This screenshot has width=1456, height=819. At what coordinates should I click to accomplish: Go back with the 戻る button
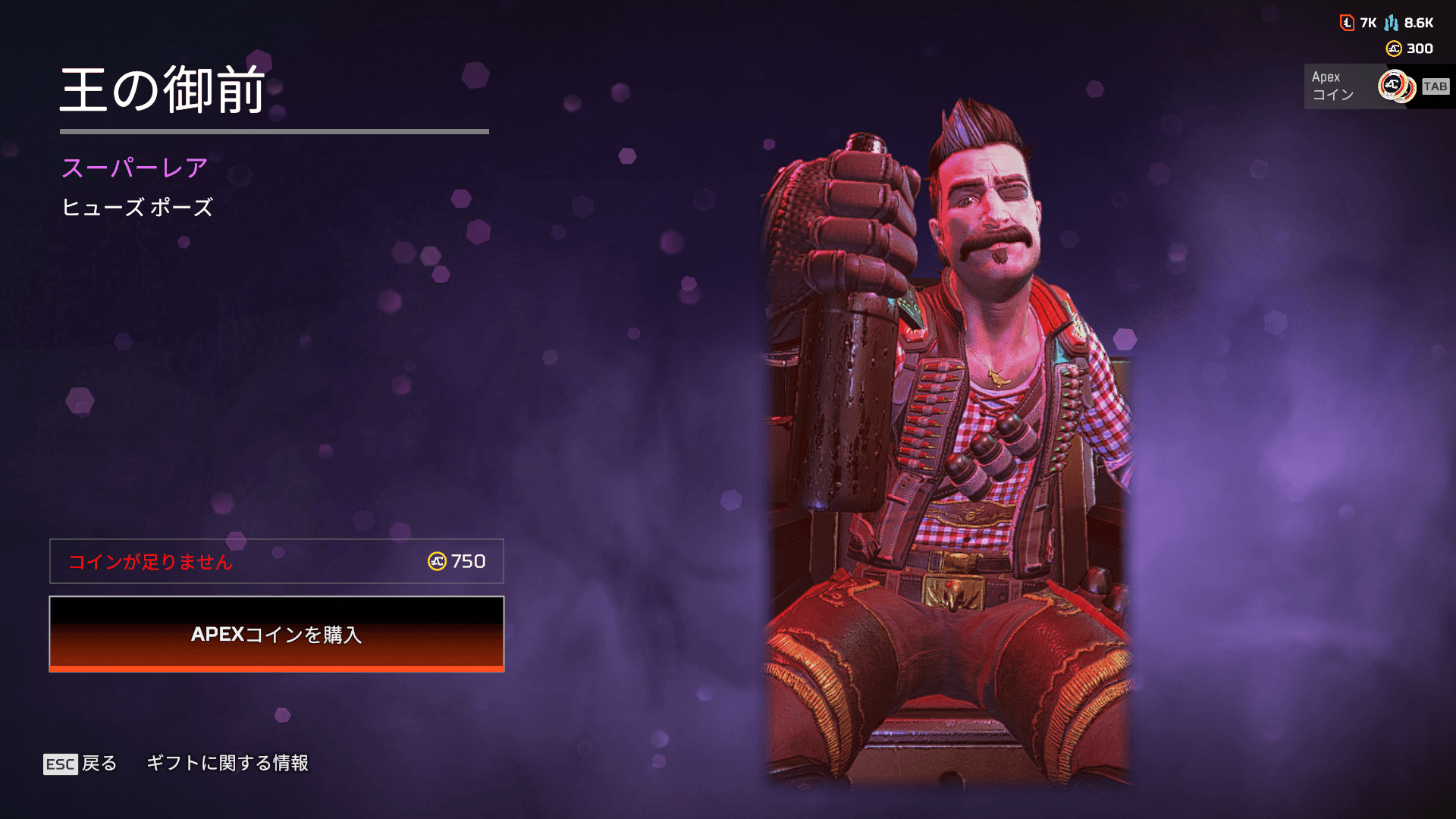81,763
